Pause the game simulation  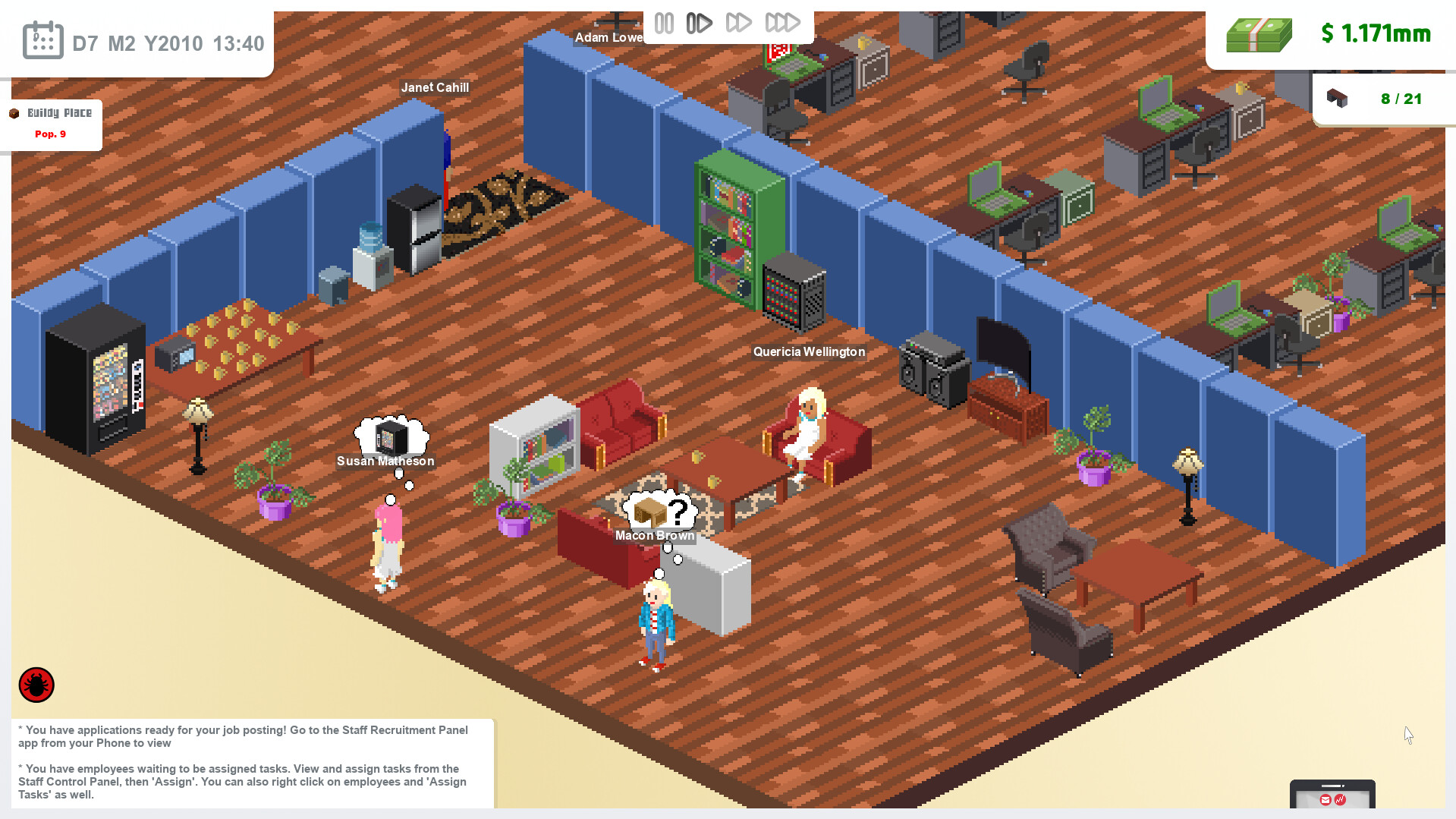tap(664, 23)
